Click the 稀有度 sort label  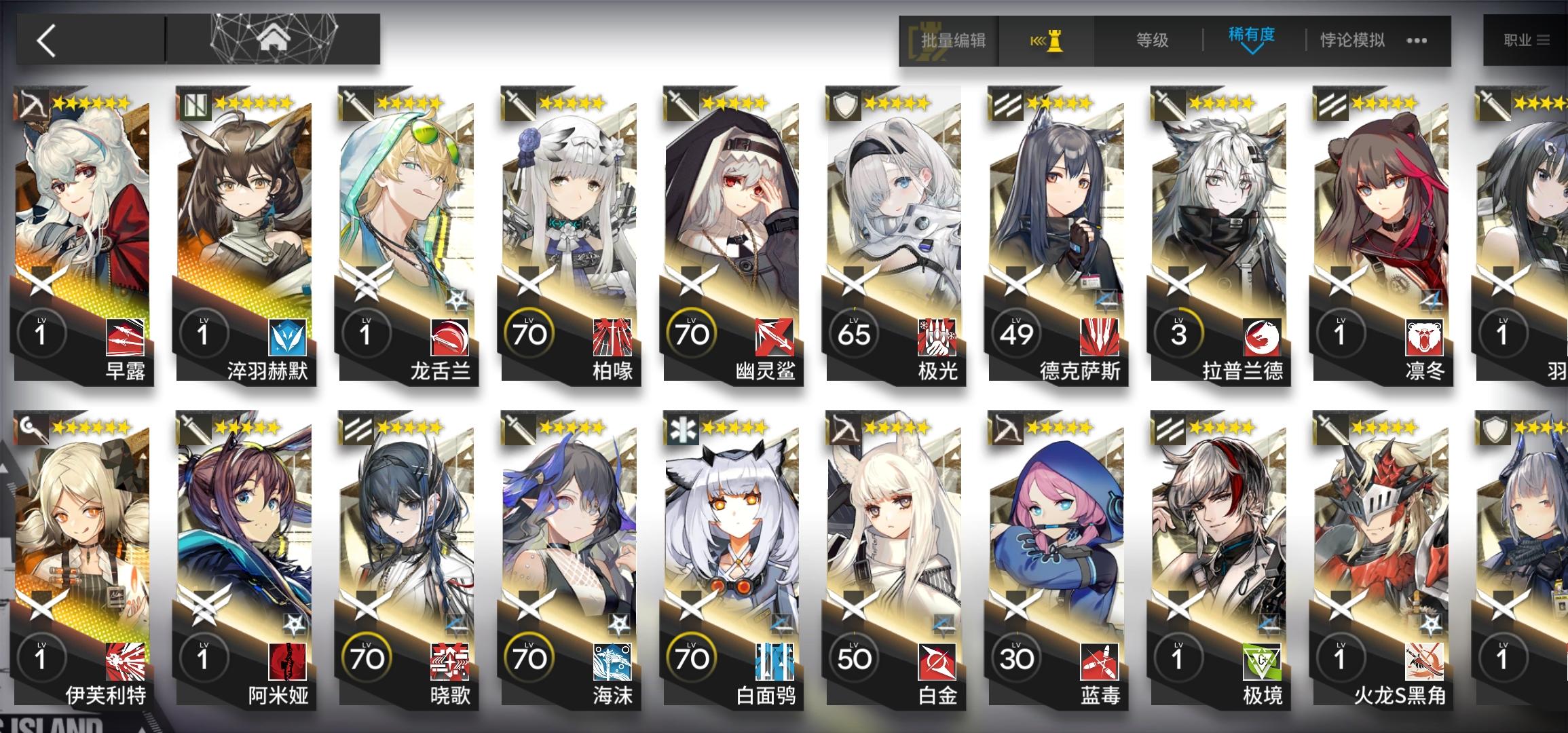pyautogui.click(x=1253, y=33)
